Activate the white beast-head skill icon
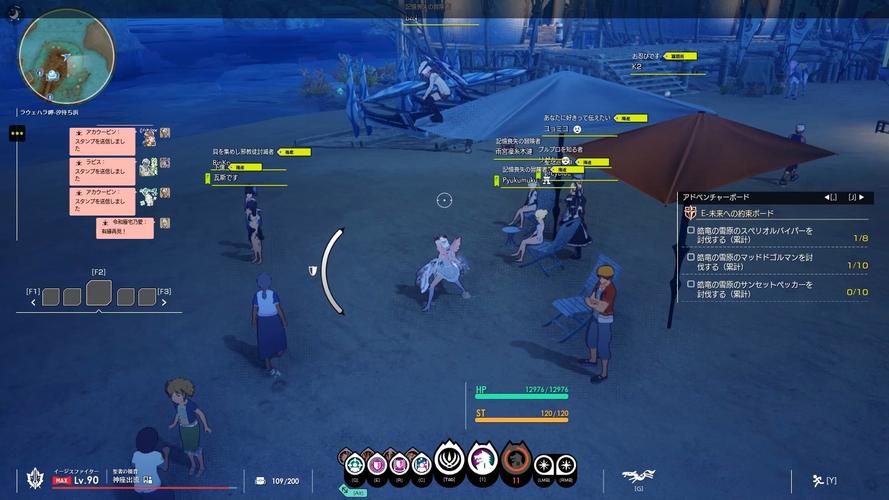The width and height of the screenshot is (889, 500). click(483, 460)
